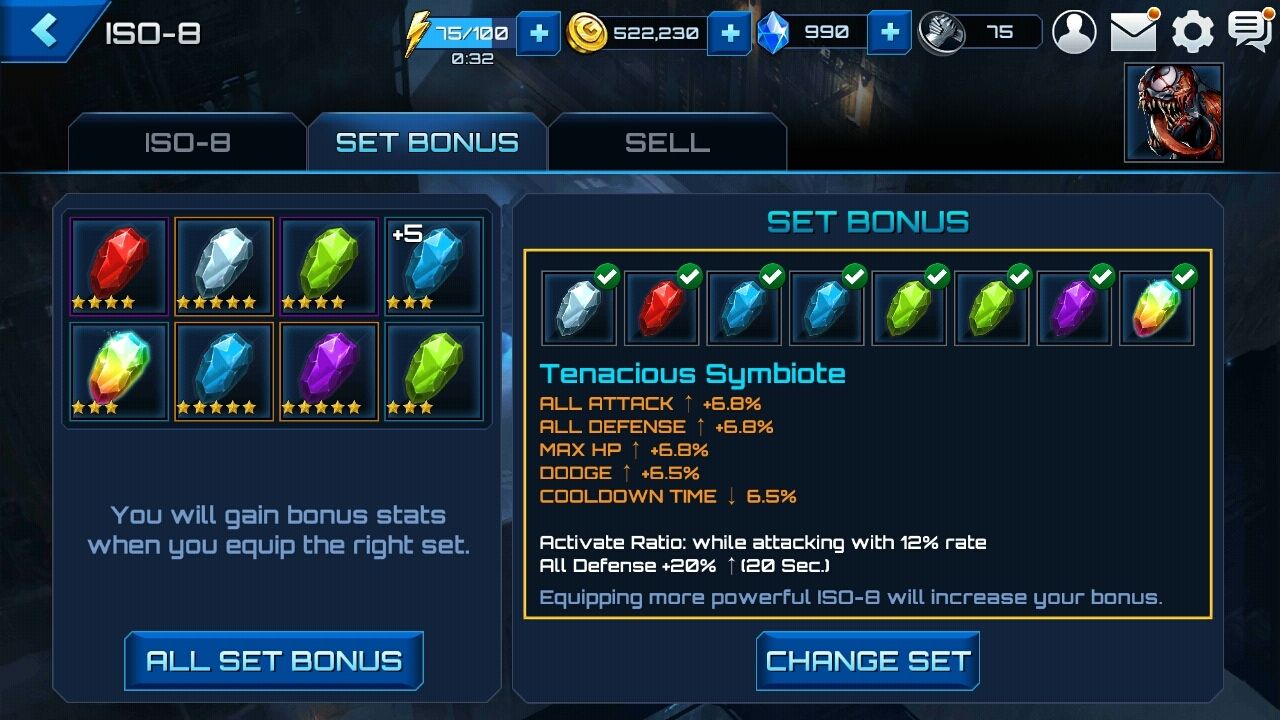The width and height of the screenshot is (1280, 720).
Task: Add crystals using the plus button
Action: click(889, 33)
